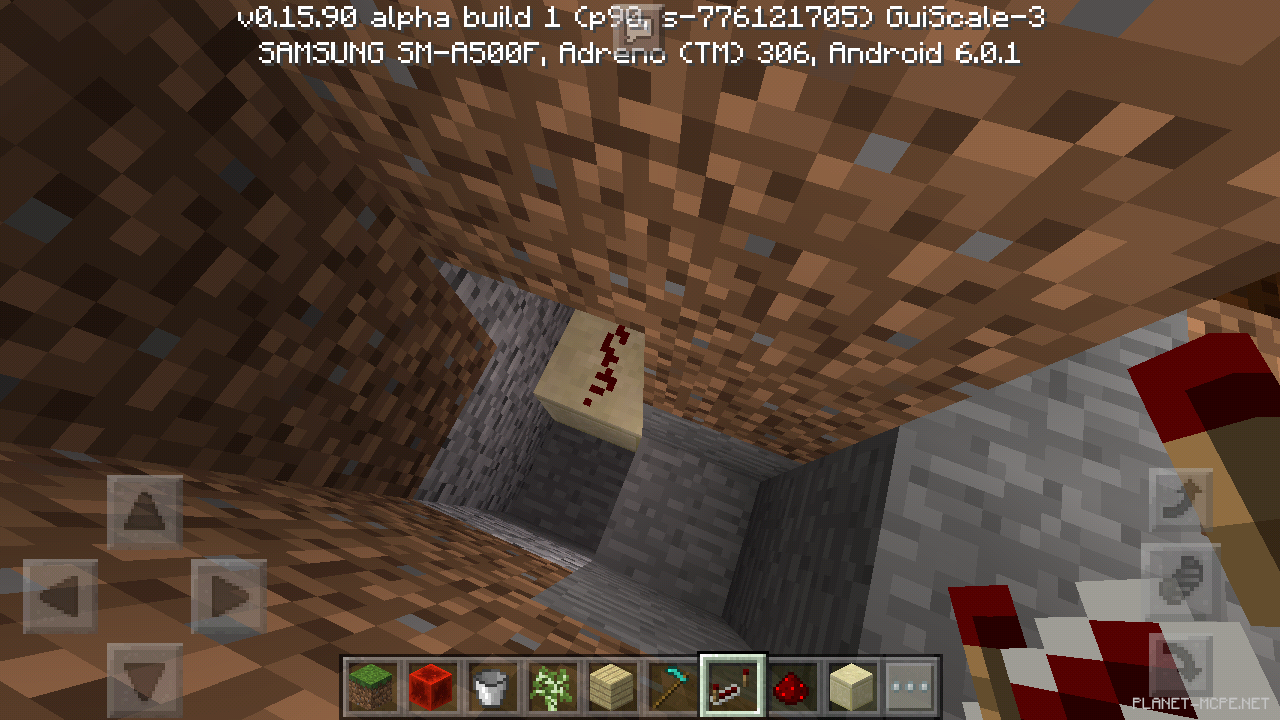Tap the chat bubble icon at top center
Screen dimensions: 1280x720
click(637, 25)
